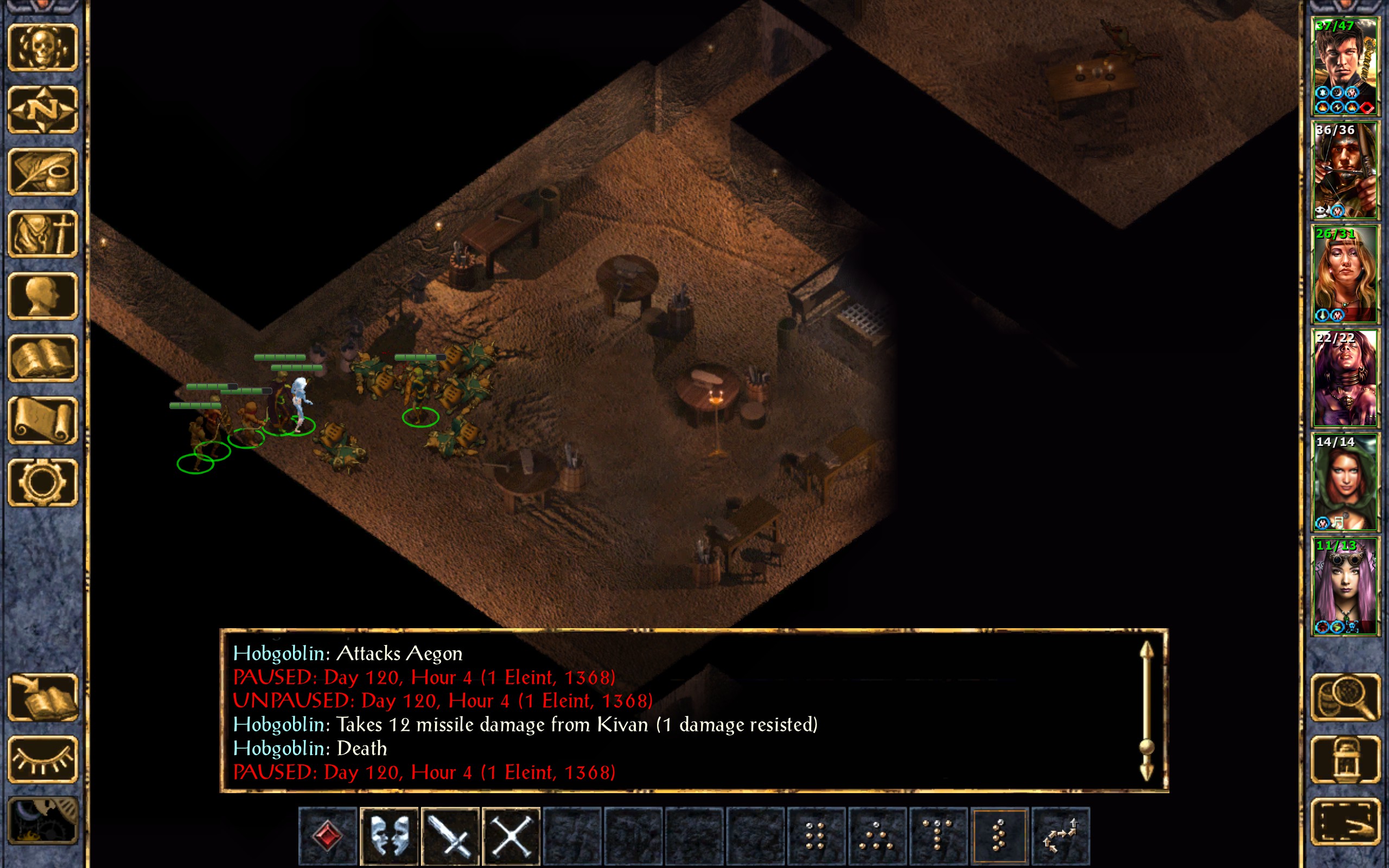Show the character record head icon
The image size is (1389, 868).
pos(42,296)
